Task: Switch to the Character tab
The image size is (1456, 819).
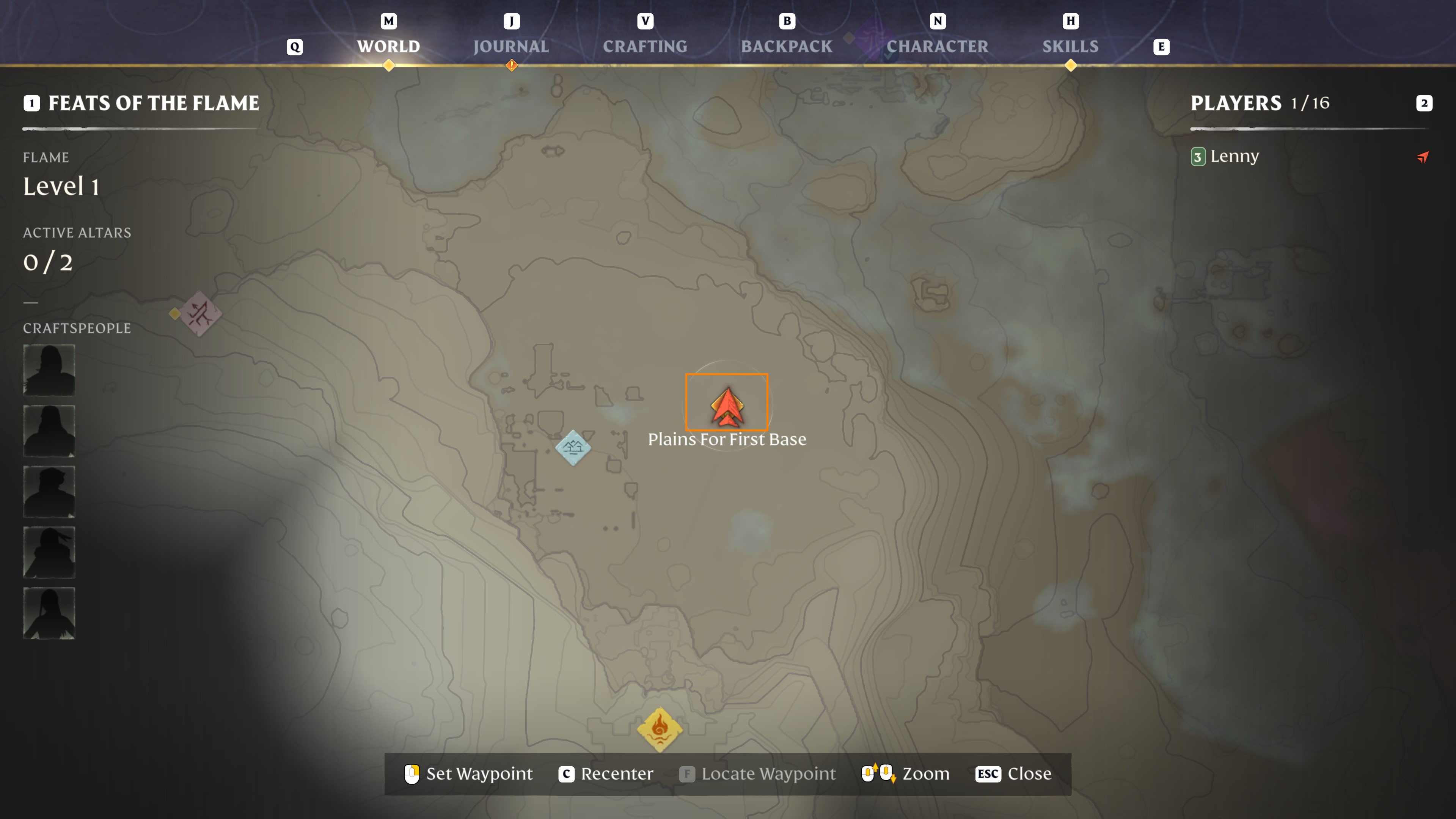Action: point(937,46)
